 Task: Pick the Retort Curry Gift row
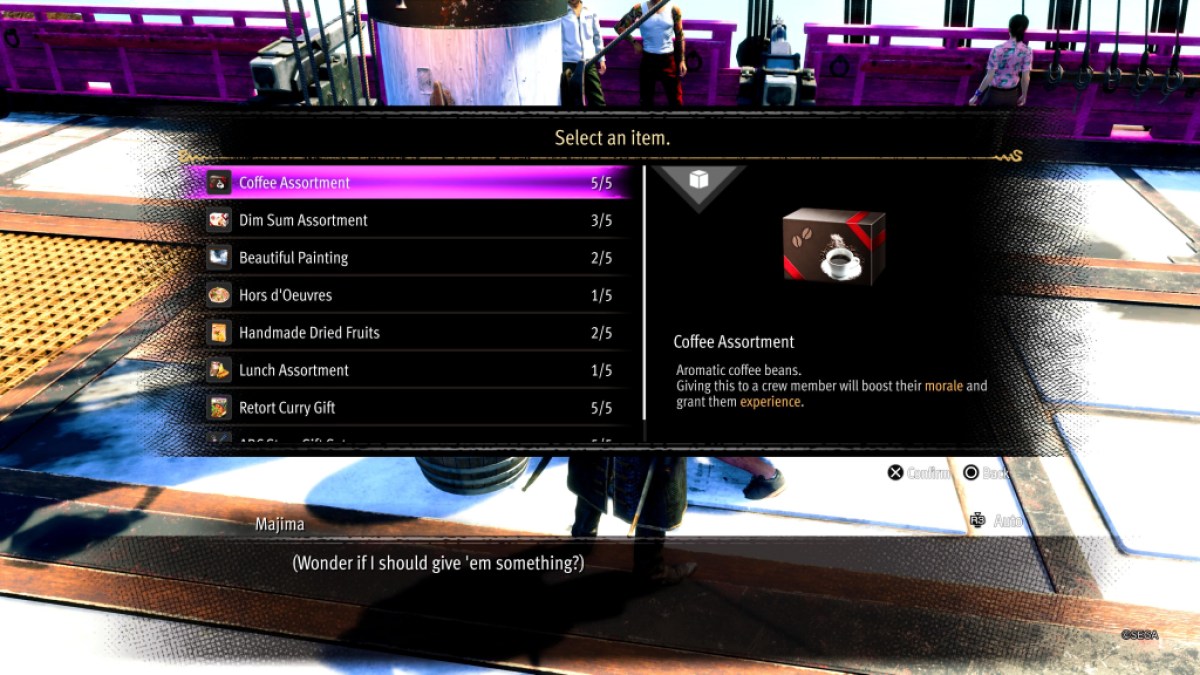point(410,408)
